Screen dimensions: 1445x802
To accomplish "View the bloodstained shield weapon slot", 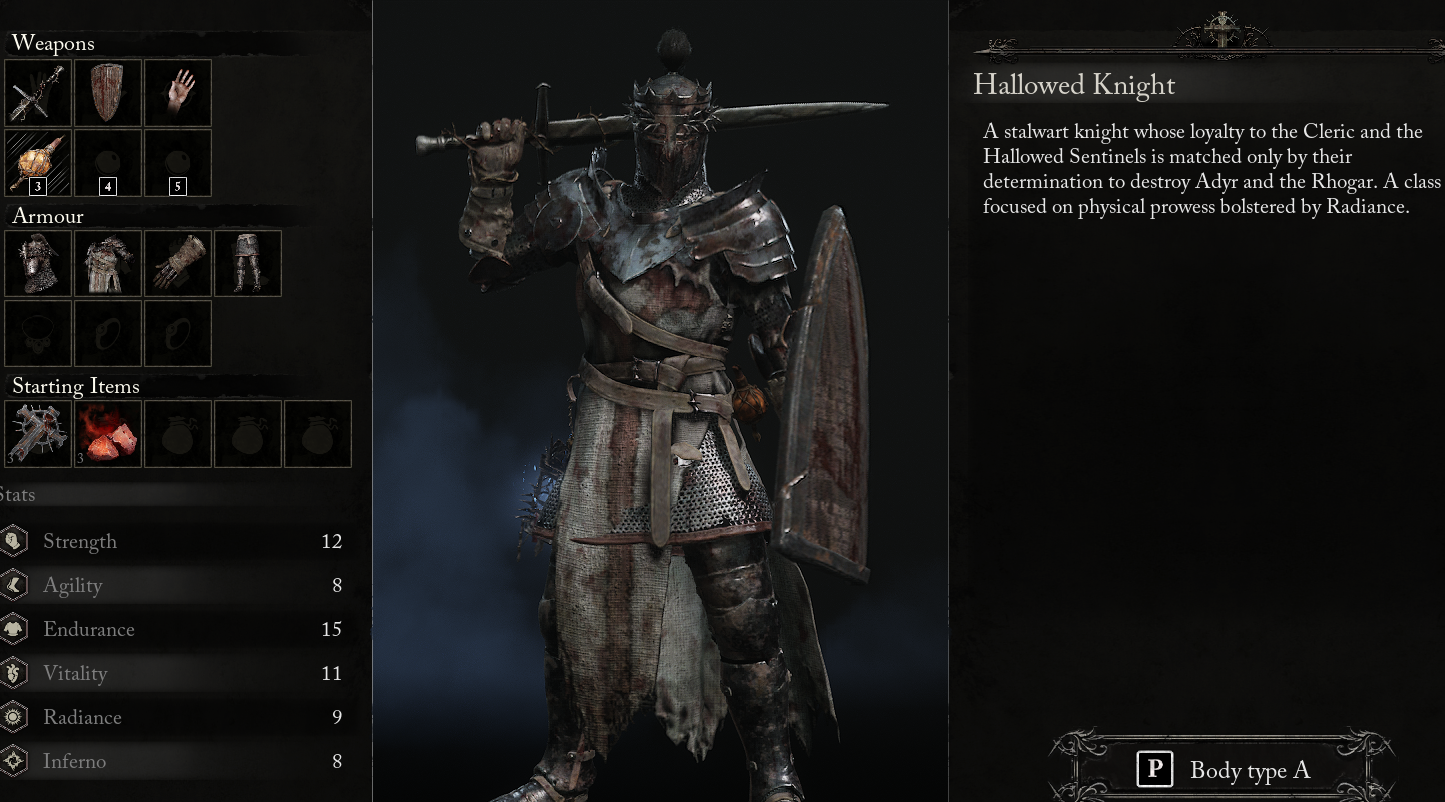I will pos(107,92).
